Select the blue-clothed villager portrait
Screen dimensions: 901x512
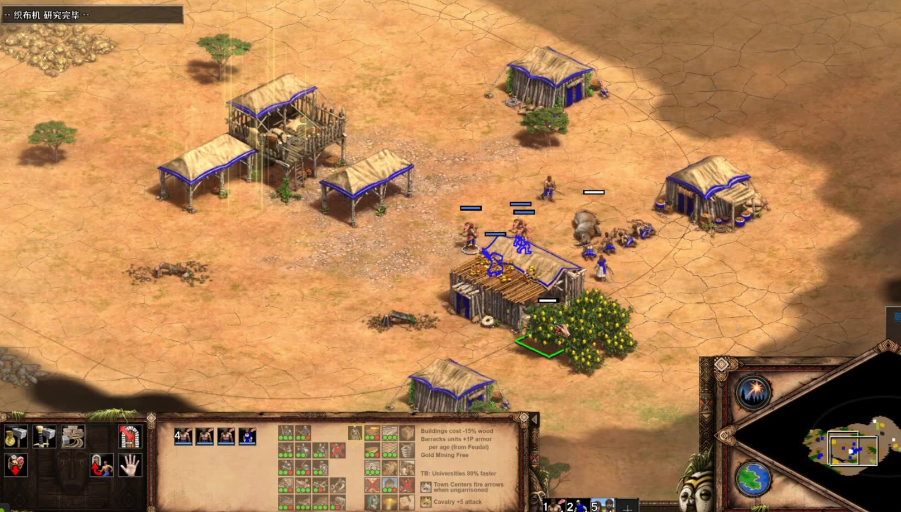pos(247,436)
